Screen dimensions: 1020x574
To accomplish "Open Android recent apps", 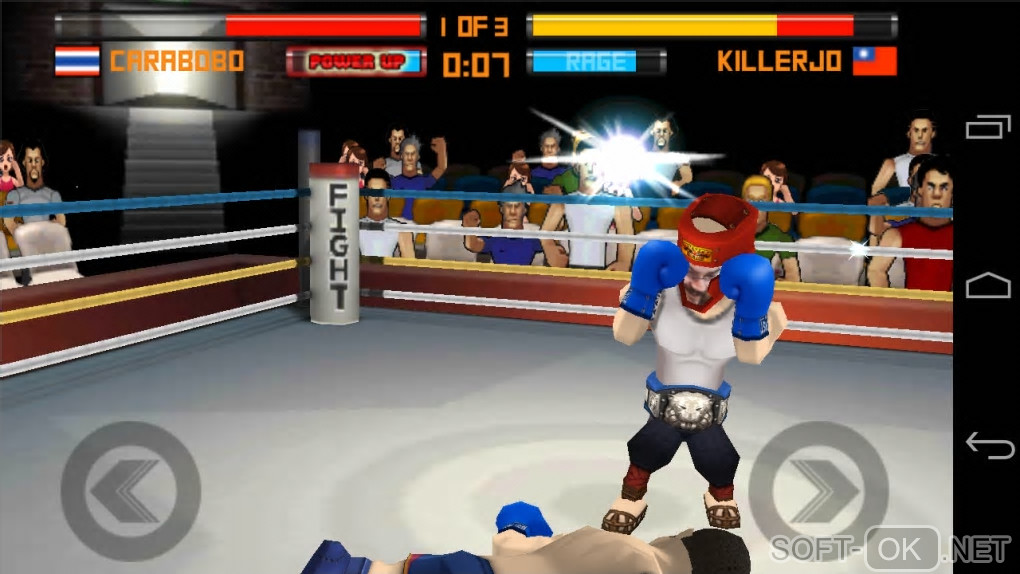I will coord(988,127).
